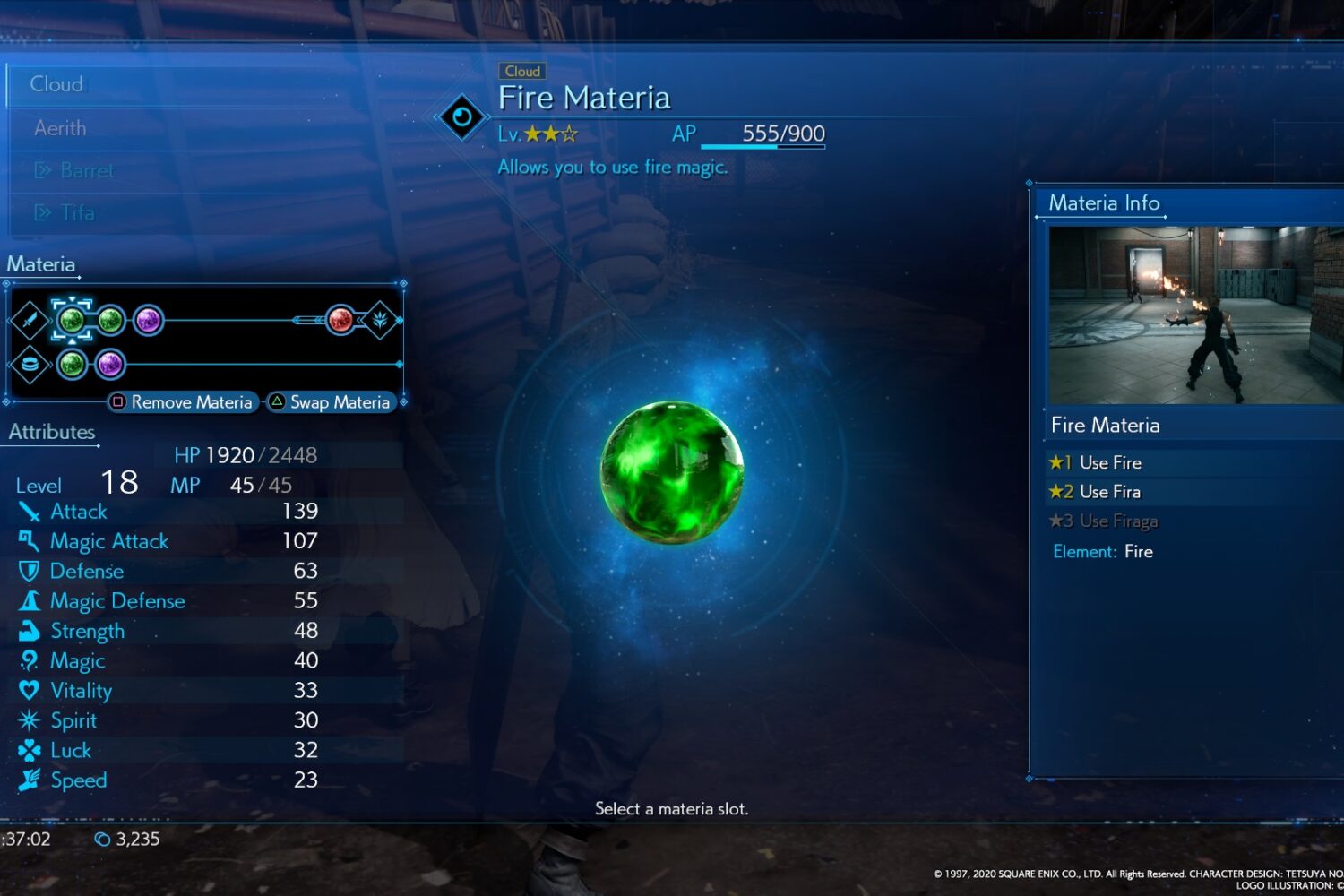The image size is (1344, 896).
Task: Click the summon emblem icon
Action: pyautogui.click(x=380, y=319)
